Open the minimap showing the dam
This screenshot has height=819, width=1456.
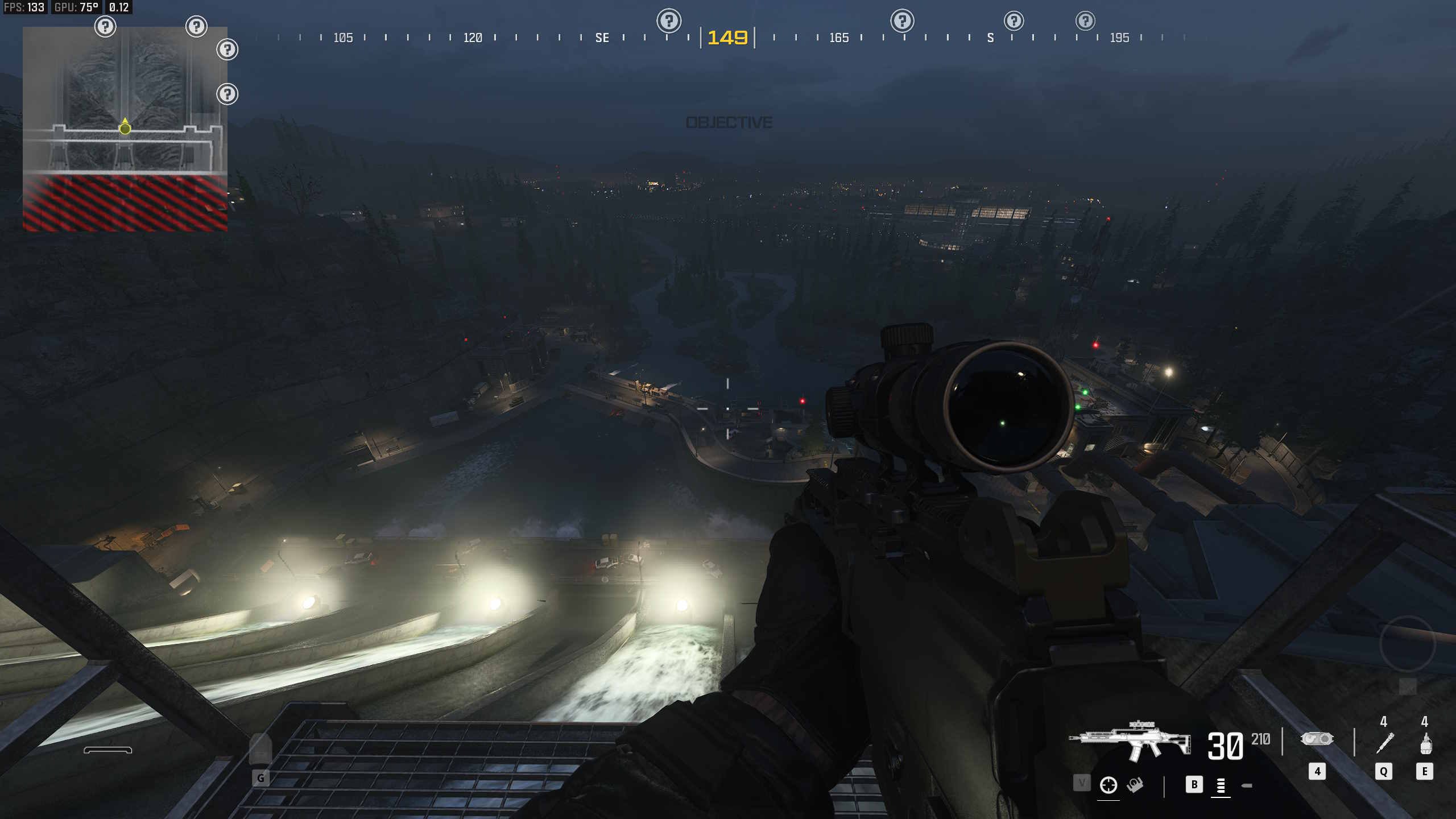pyautogui.click(x=125, y=129)
